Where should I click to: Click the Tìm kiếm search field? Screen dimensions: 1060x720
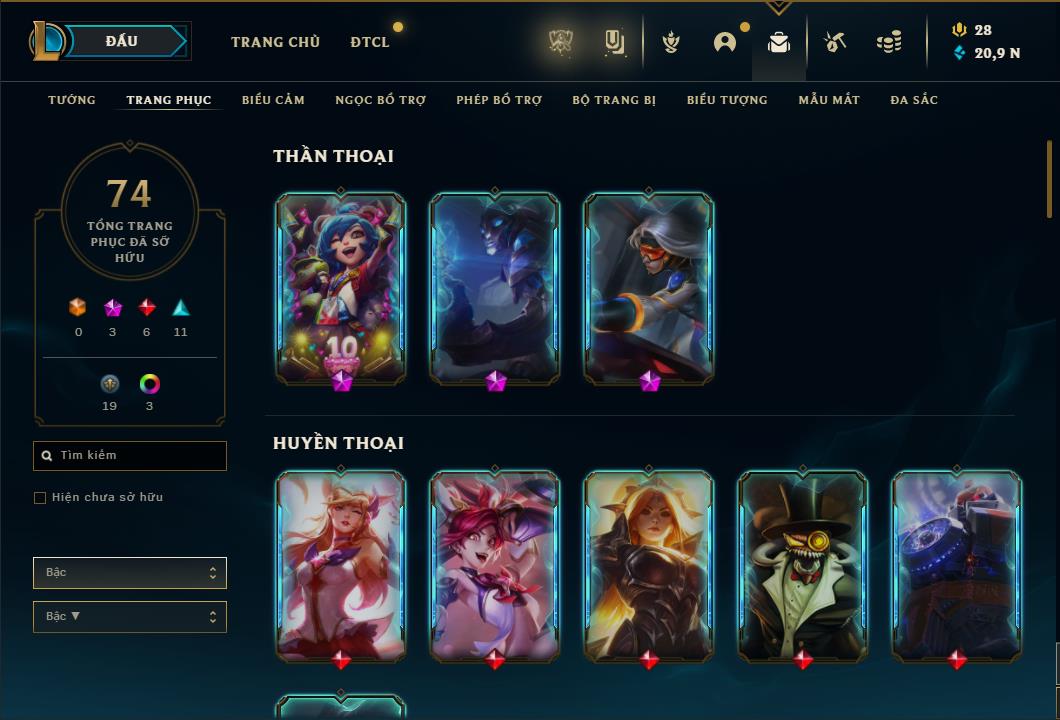tap(130, 456)
